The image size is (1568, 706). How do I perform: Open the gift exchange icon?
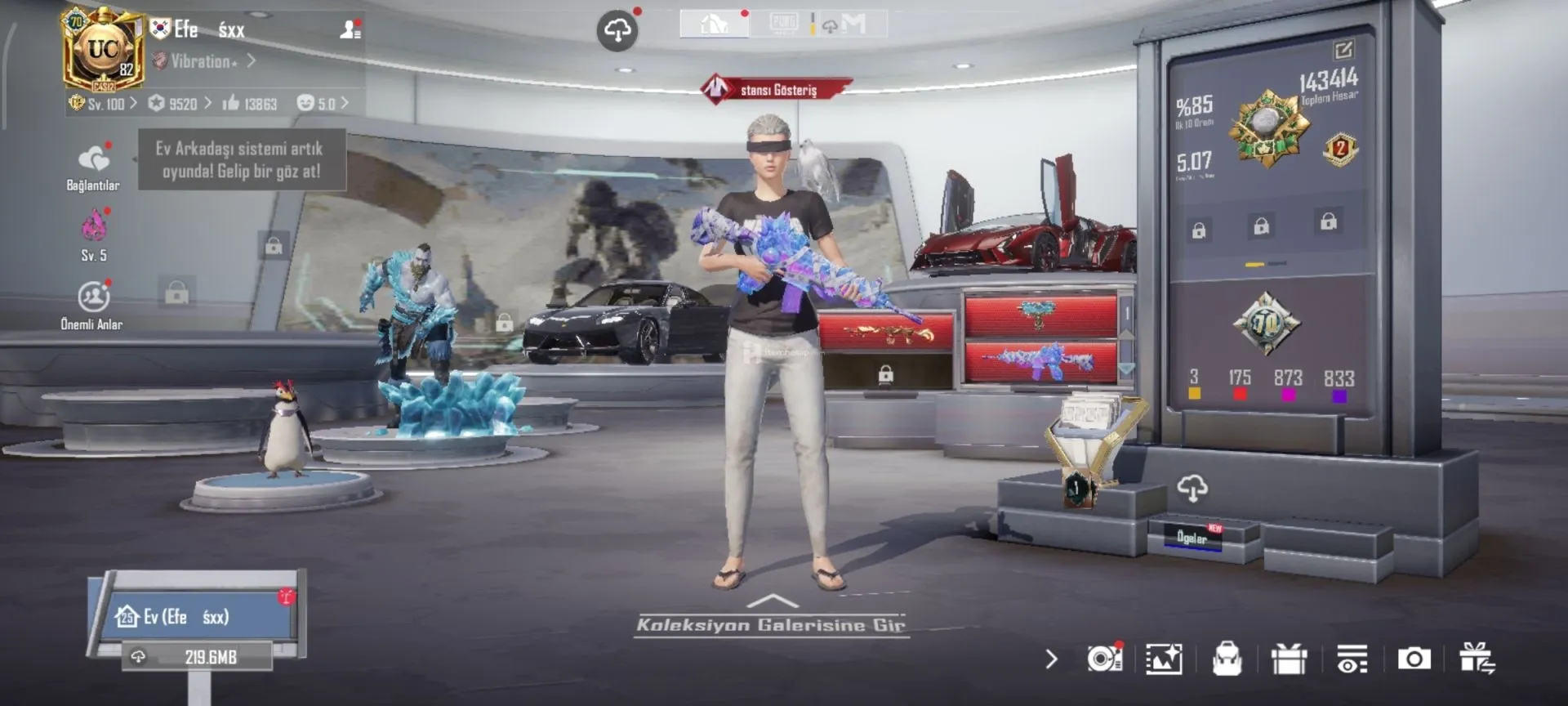[x=1477, y=659]
